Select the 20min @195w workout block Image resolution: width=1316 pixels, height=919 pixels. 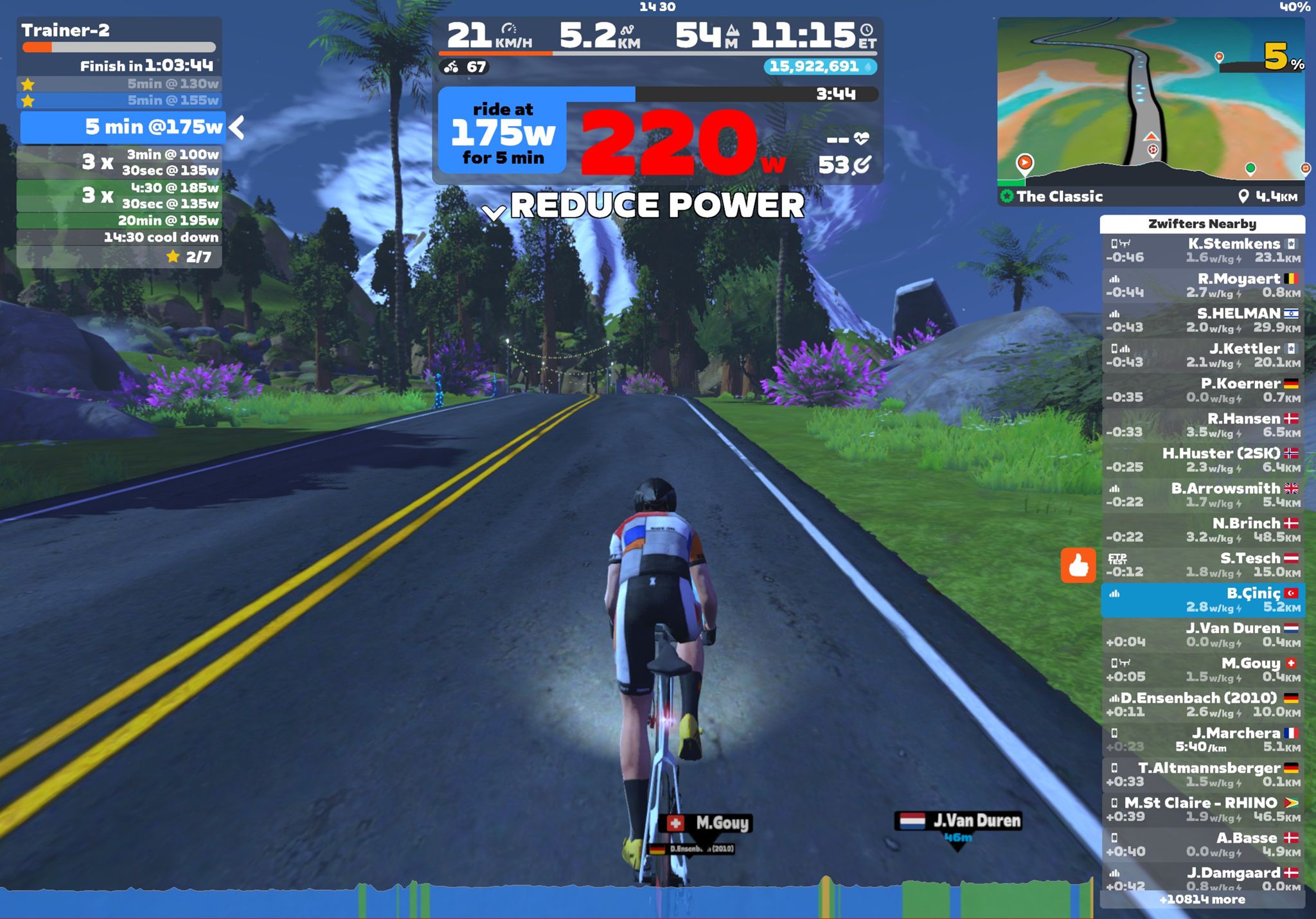click(119, 220)
